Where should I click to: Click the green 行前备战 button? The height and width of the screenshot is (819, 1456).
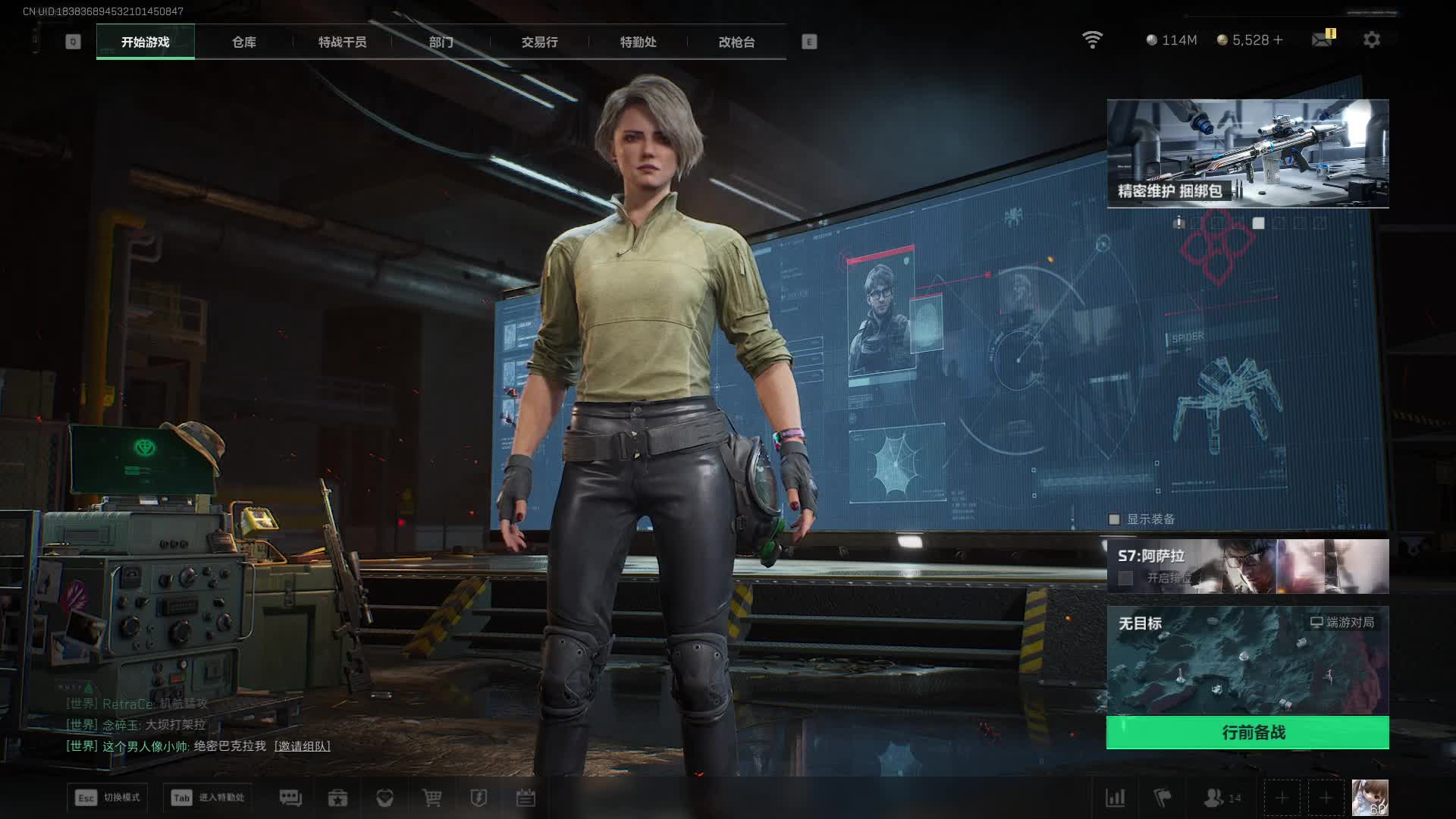[1247, 733]
